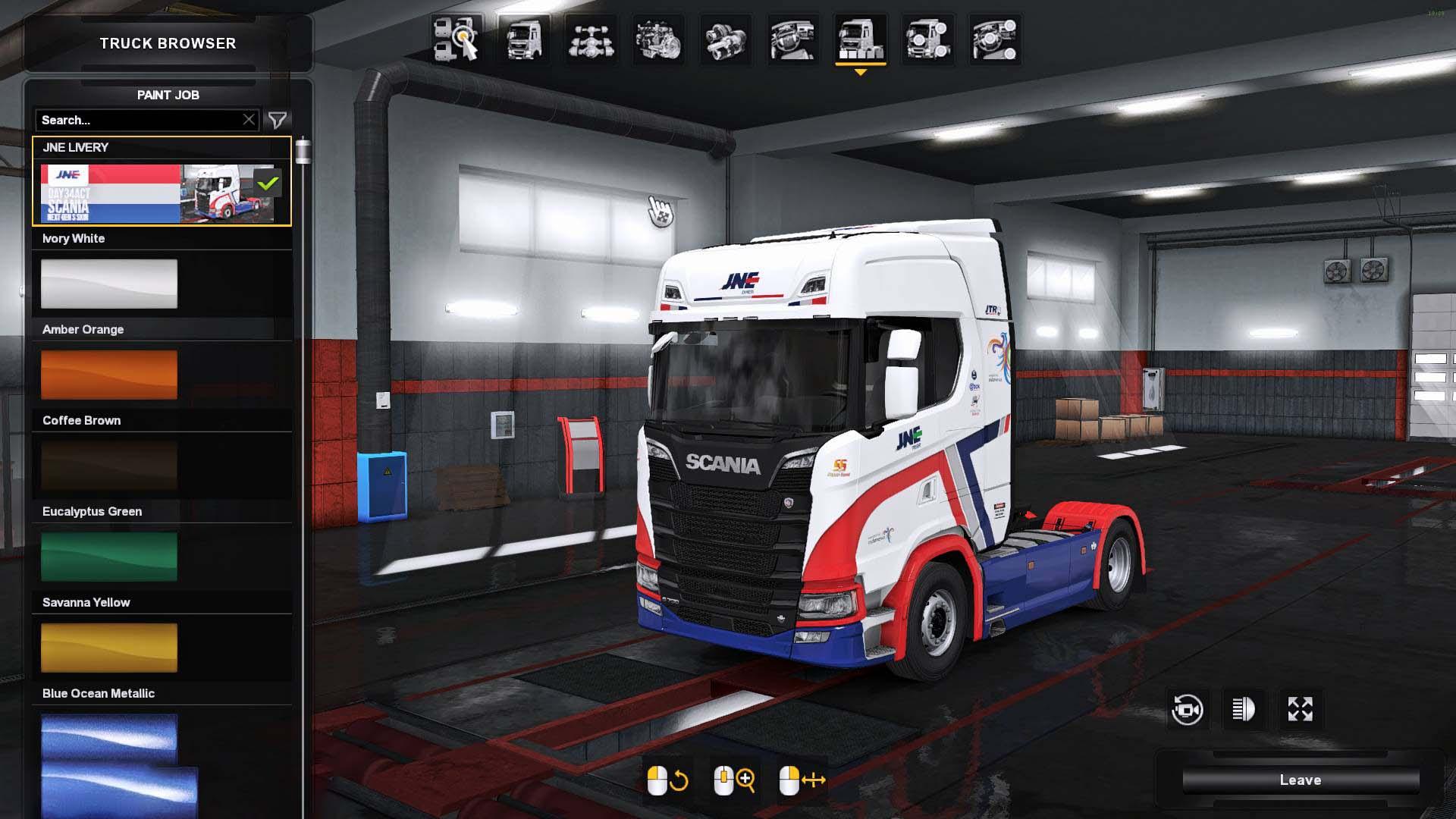Image resolution: width=1456 pixels, height=819 pixels.
Task: Reset the camera view
Action: point(1187,710)
